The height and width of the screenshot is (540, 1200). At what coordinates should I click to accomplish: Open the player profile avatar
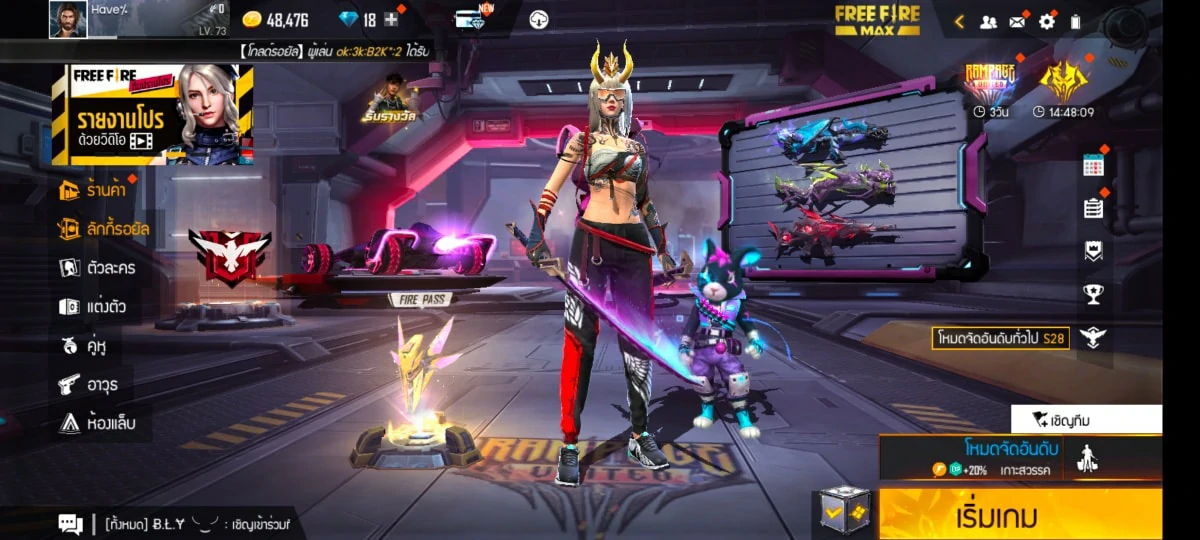(x=68, y=20)
